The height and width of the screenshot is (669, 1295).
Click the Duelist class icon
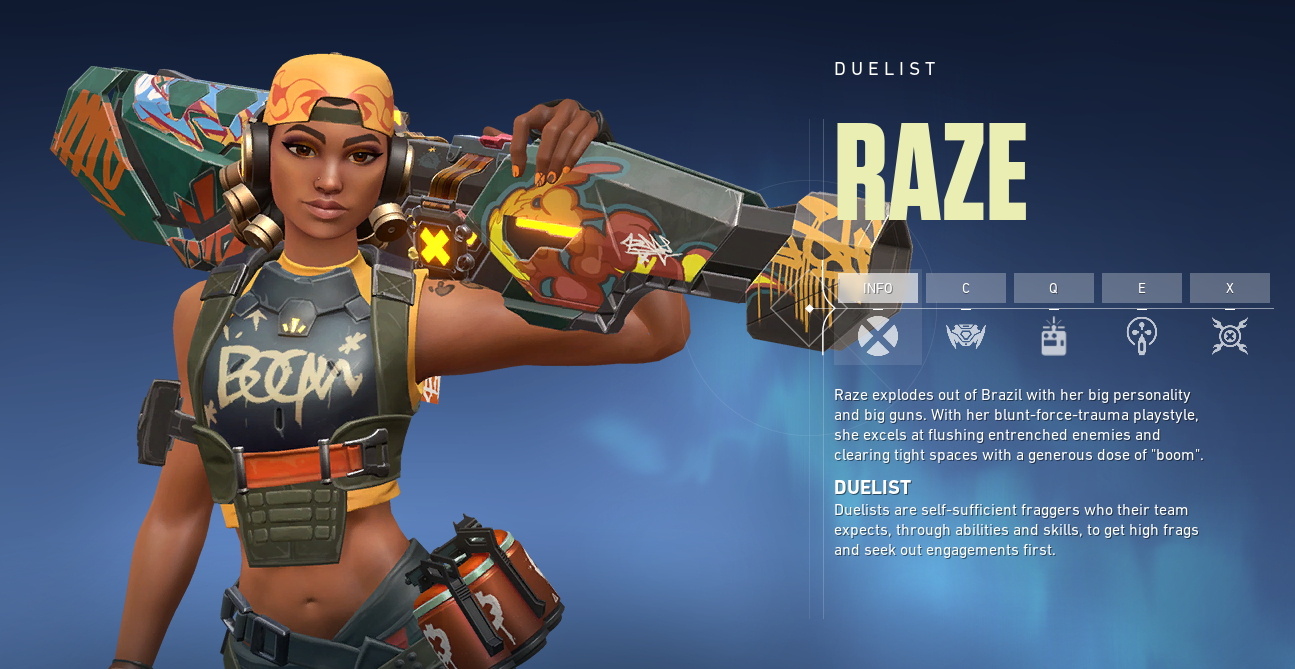[877, 336]
